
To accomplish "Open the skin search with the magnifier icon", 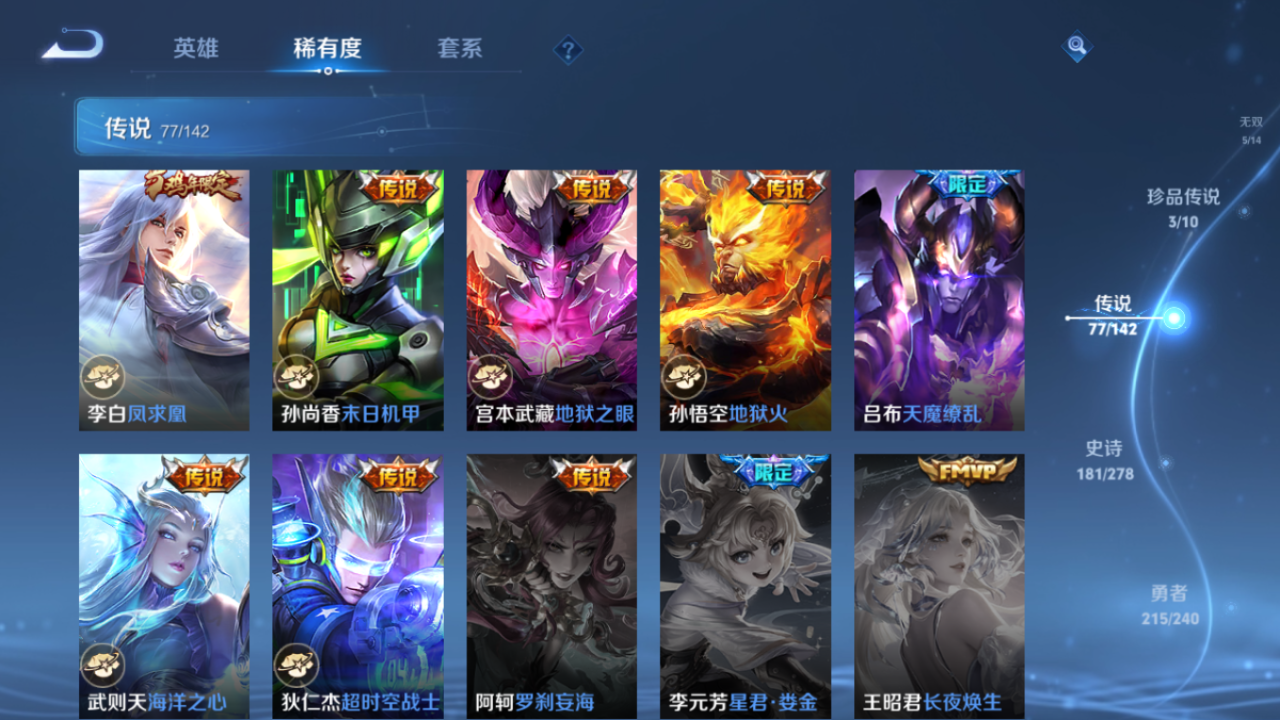I will tap(1077, 46).
